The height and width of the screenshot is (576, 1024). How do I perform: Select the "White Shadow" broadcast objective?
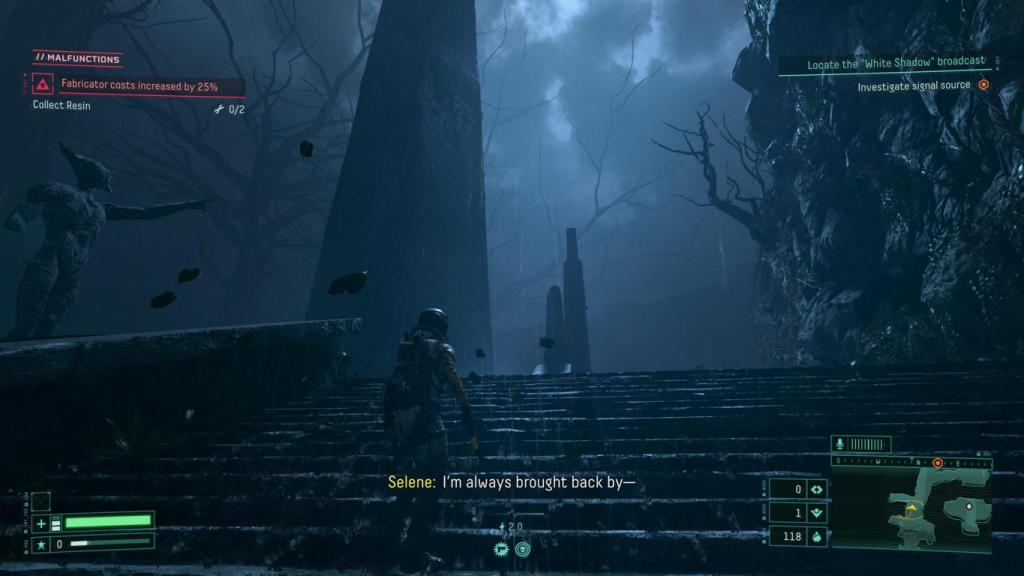tap(883, 65)
